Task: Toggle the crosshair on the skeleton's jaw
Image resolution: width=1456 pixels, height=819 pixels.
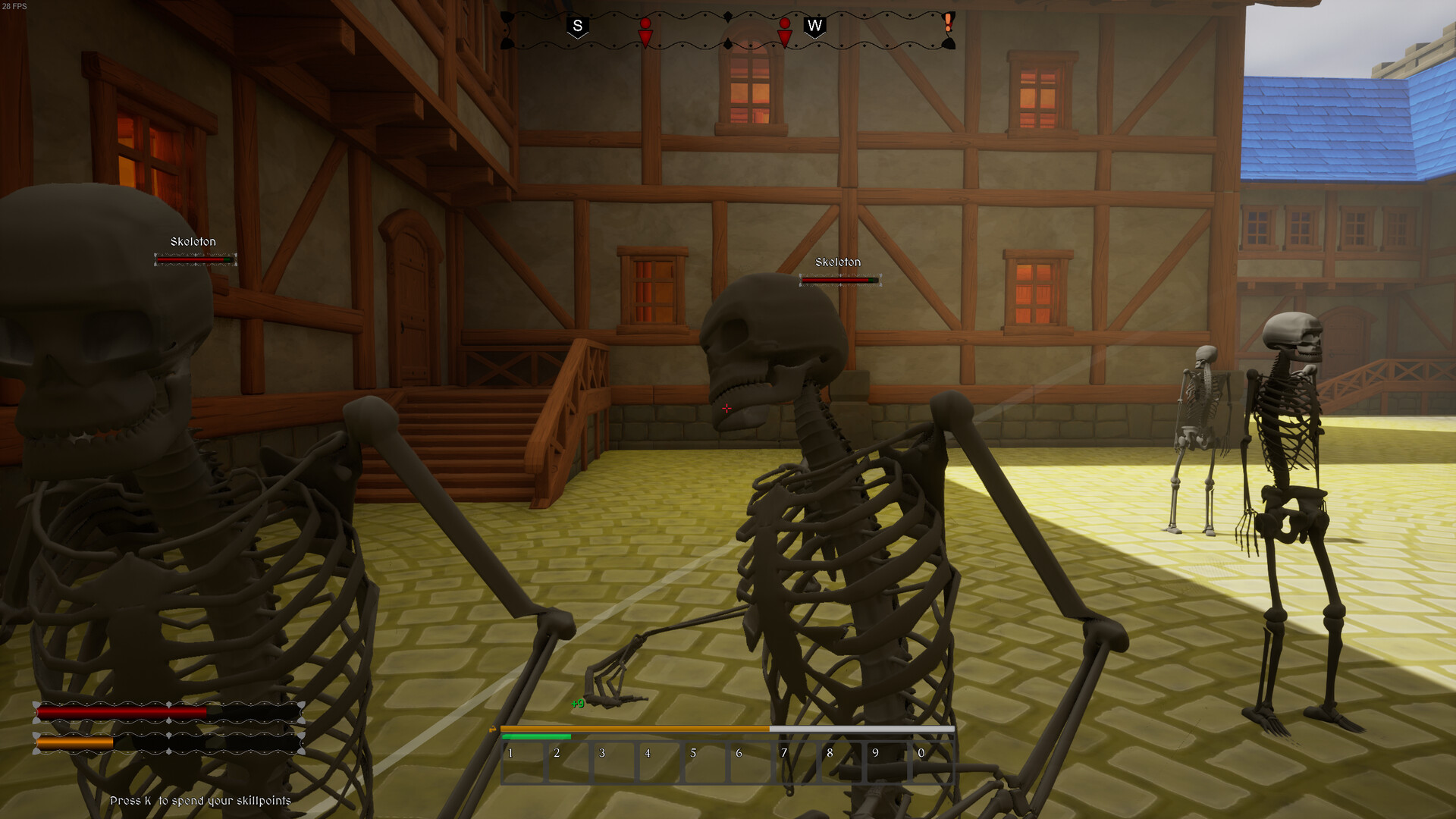Action: pos(726,408)
